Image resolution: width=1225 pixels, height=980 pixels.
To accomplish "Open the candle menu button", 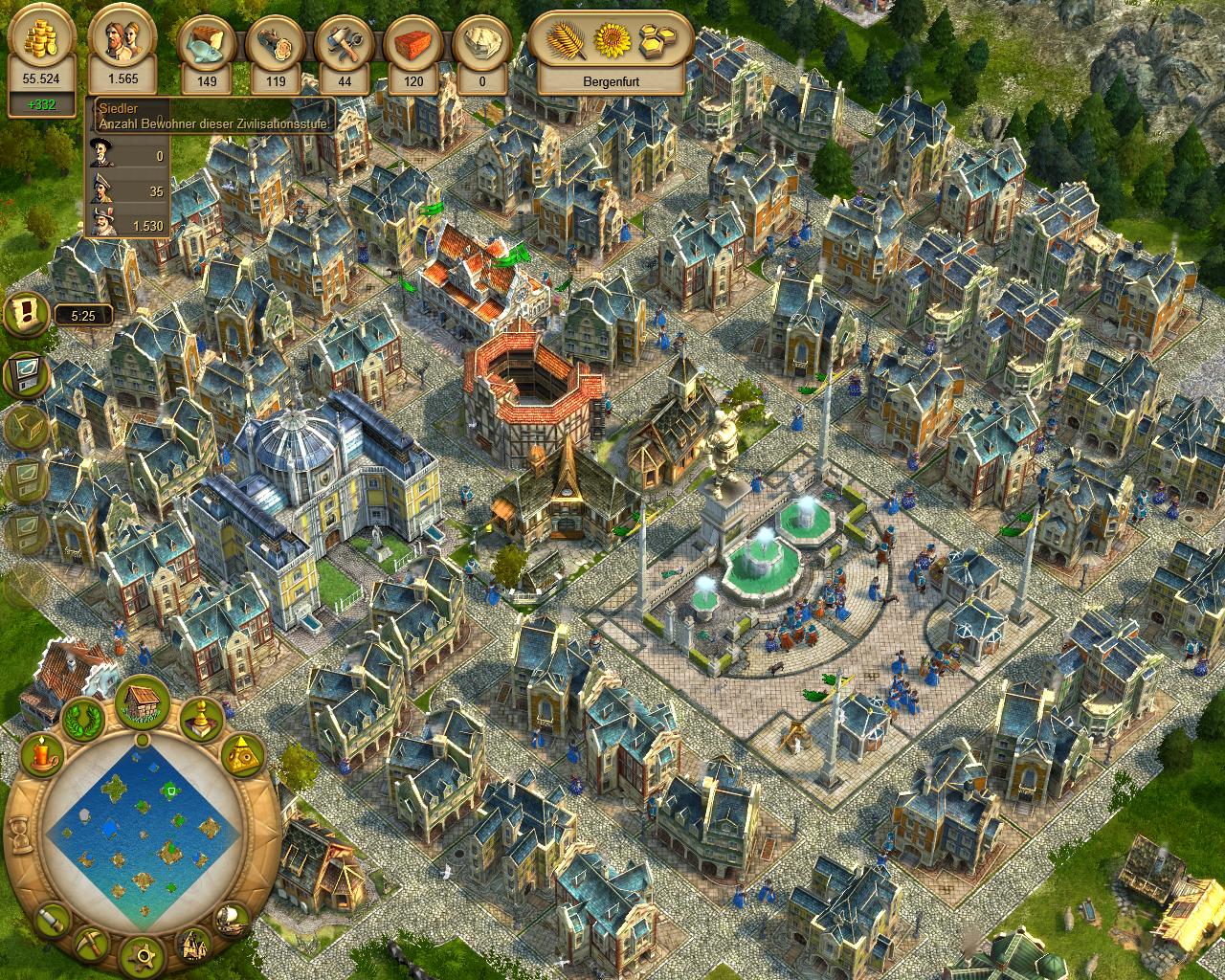I will 41,756.
